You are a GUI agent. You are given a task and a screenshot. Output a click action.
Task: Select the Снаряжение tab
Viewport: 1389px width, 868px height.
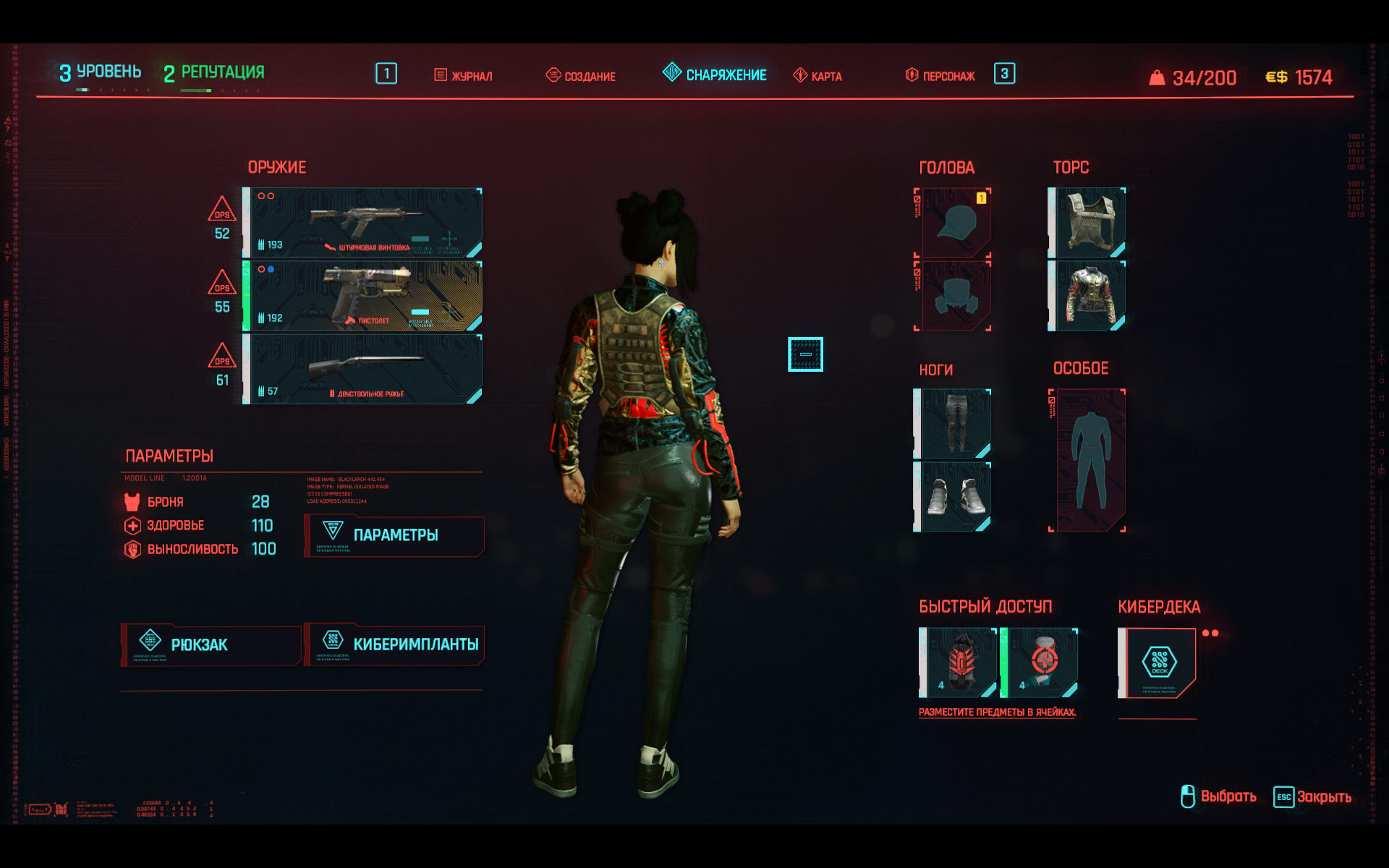[715, 75]
